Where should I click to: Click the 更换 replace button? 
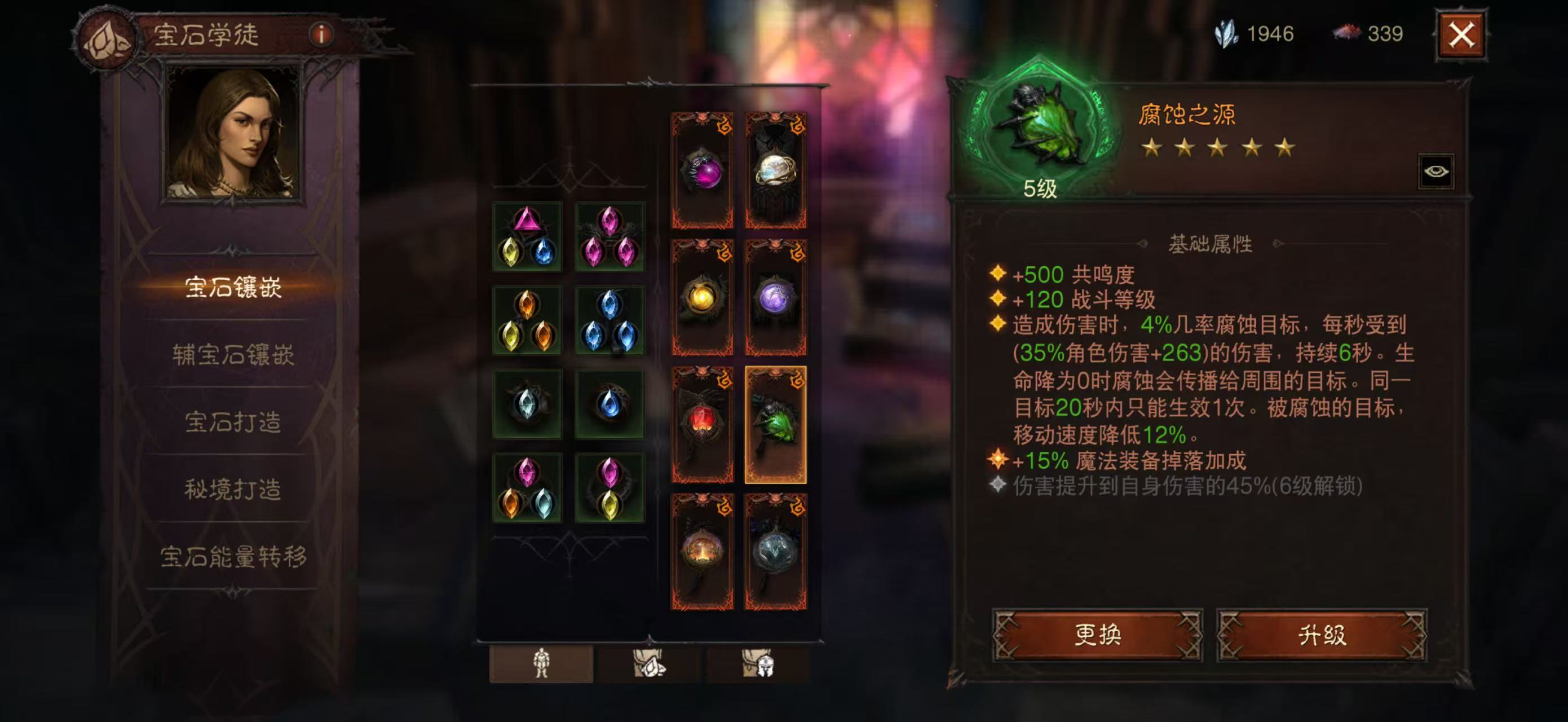click(x=1097, y=635)
